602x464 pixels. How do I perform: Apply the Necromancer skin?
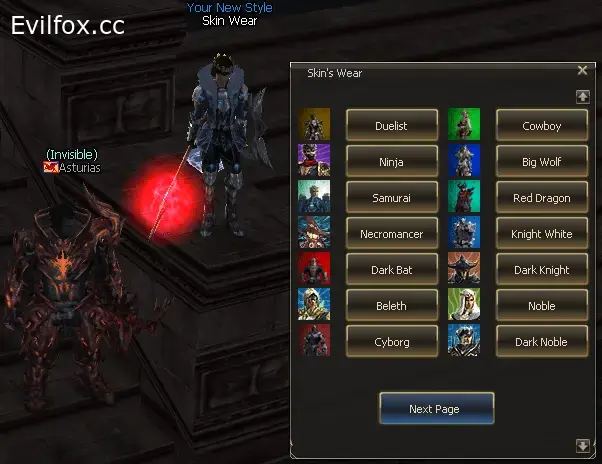point(392,234)
